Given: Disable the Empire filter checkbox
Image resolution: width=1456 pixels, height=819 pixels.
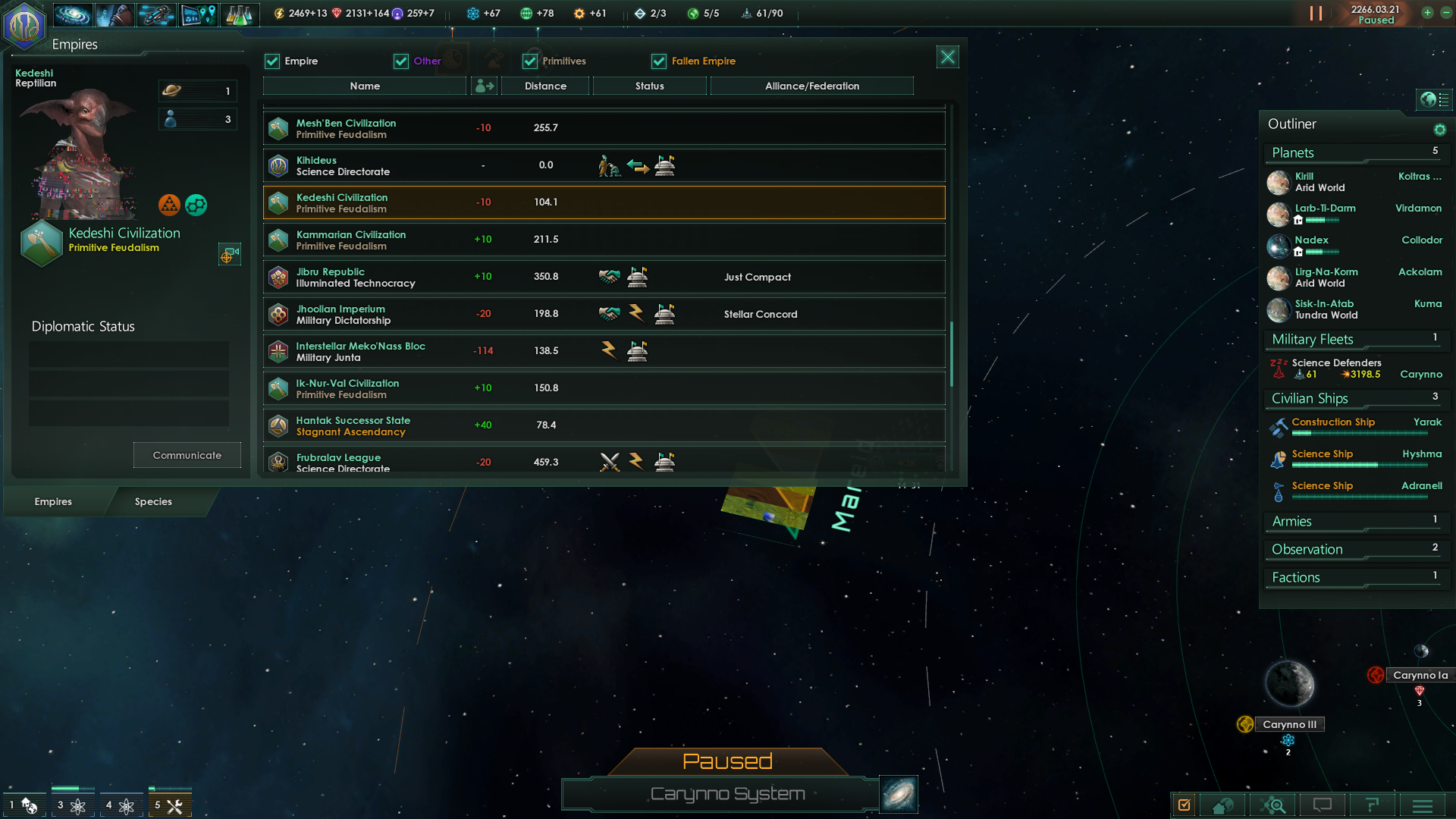Looking at the screenshot, I should click(x=272, y=61).
